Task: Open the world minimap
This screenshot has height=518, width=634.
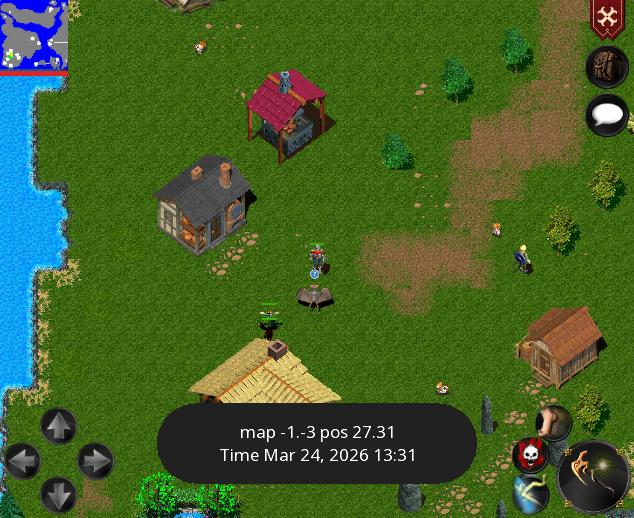Action: pos(34,35)
